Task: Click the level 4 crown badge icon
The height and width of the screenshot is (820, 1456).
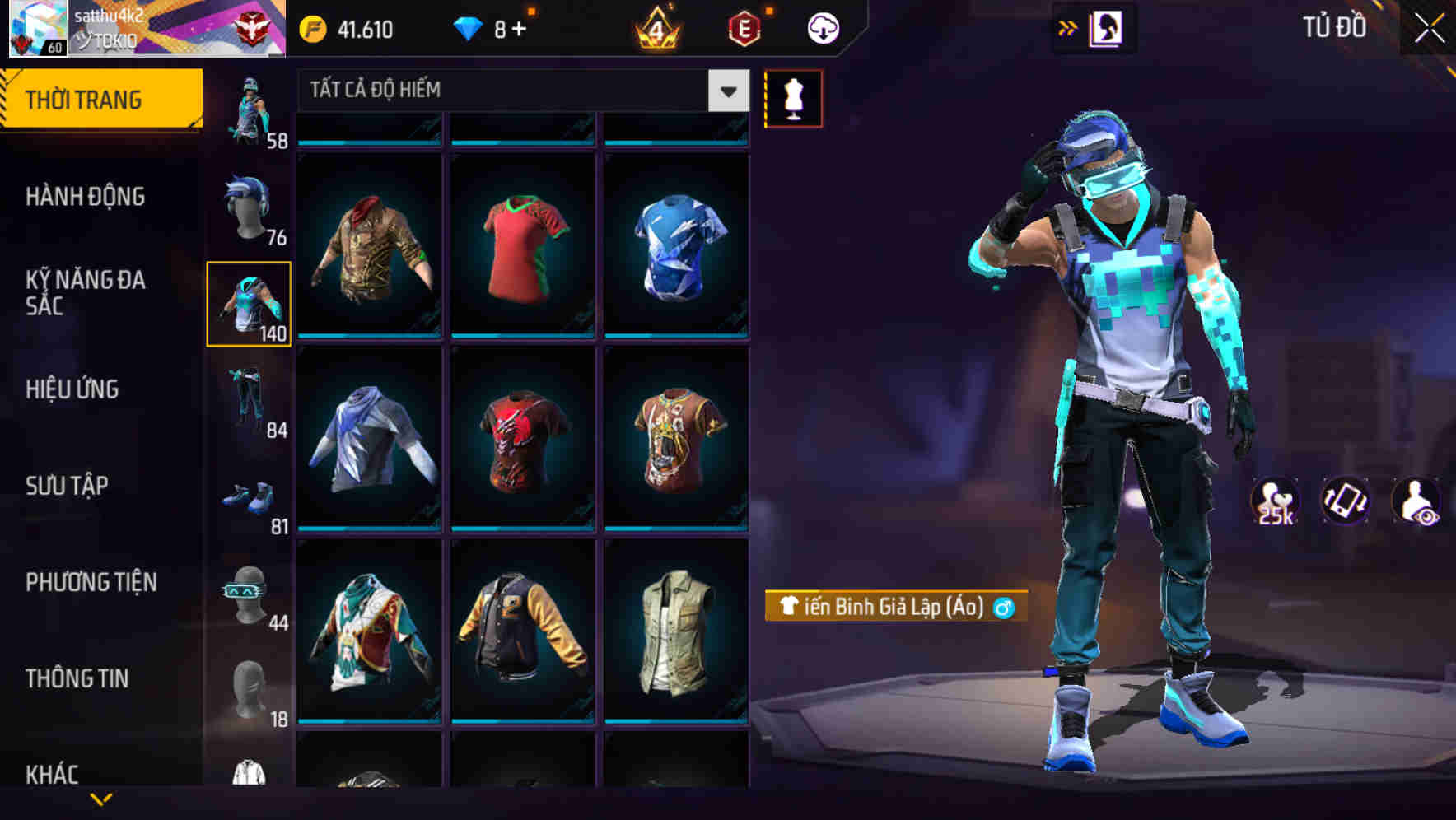Action: pyautogui.click(x=655, y=28)
